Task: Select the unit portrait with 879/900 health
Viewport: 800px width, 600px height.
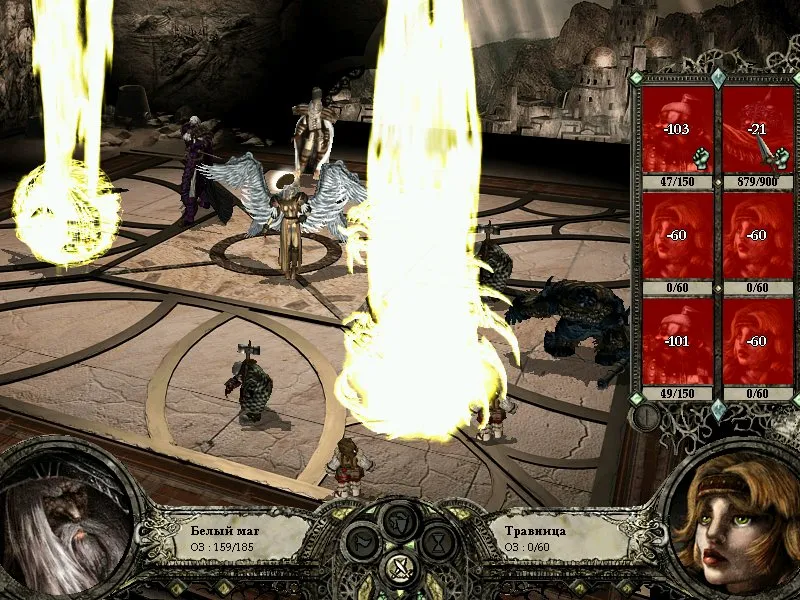Action: point(757,131)
